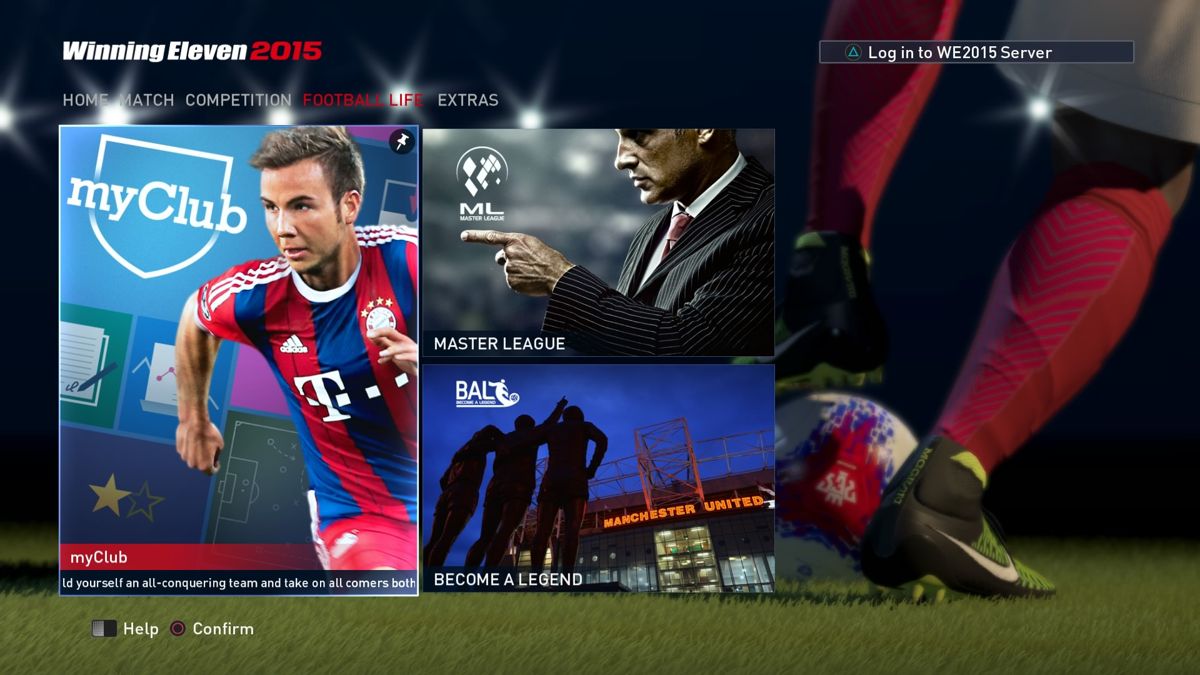Open the MATCH tab
Image resolution: width=1200 pixels, height=675 pixels.
pyautogui.click(x=148, y=100)
